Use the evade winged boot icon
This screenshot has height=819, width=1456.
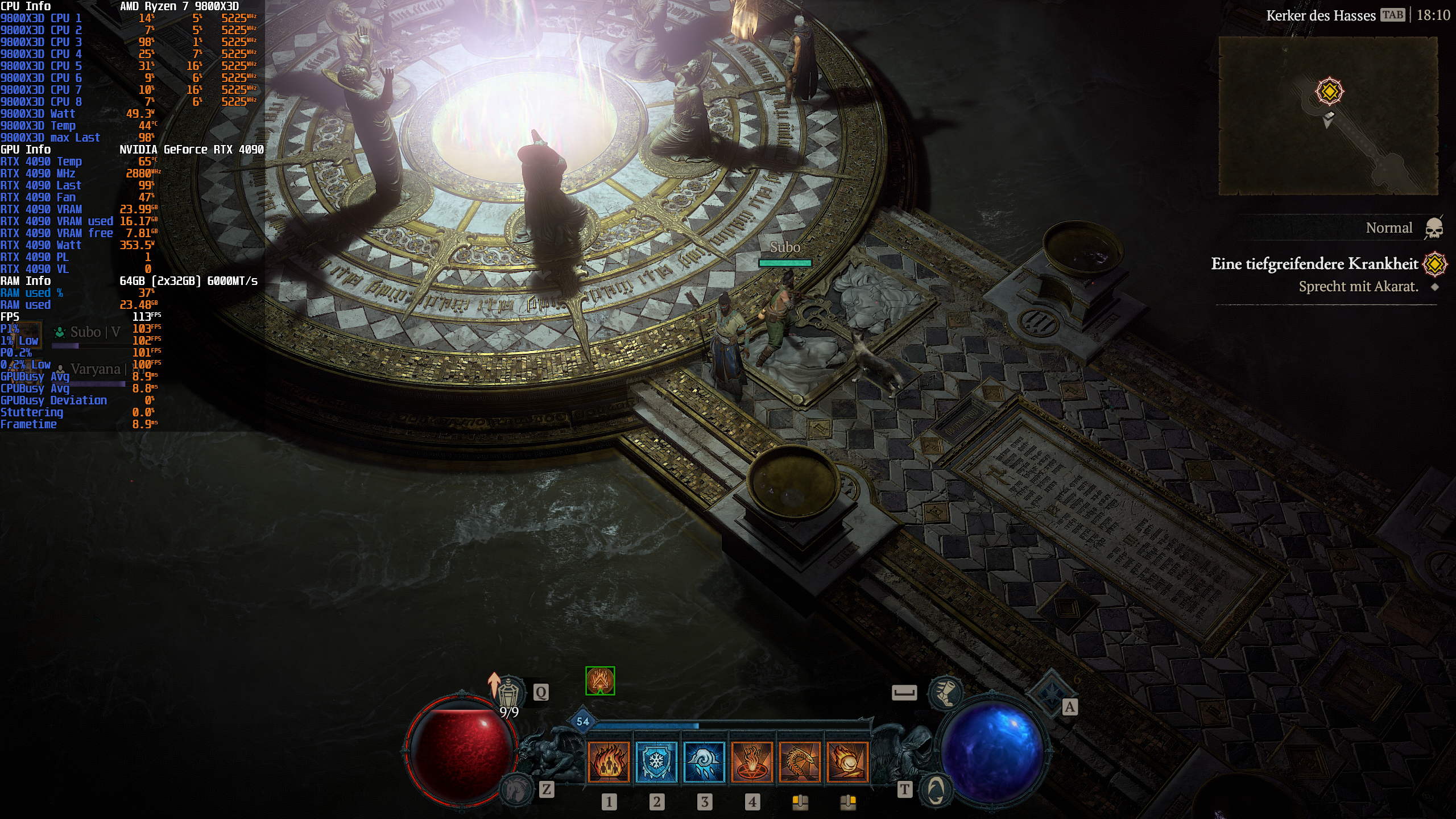click(945, 692)
